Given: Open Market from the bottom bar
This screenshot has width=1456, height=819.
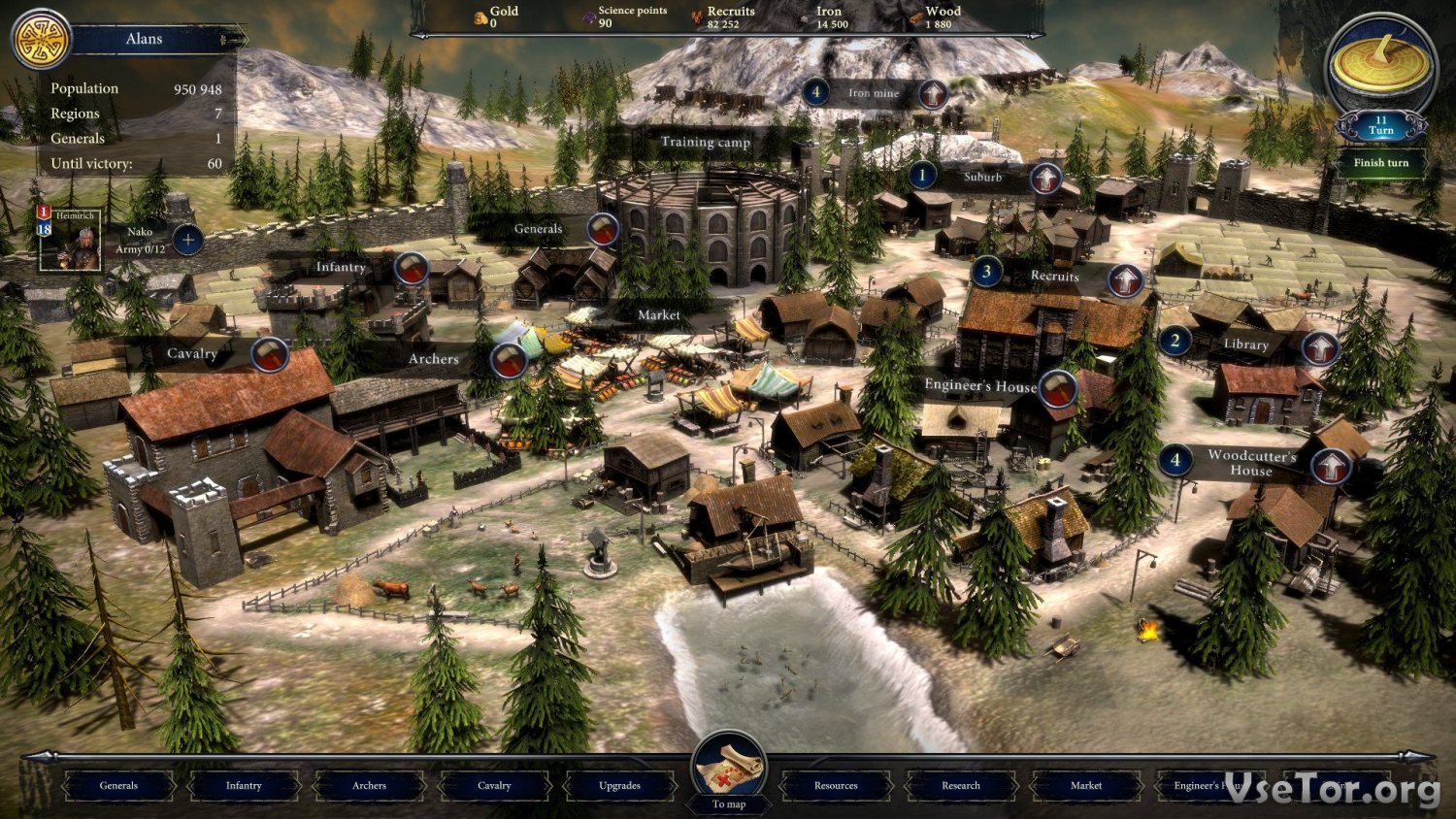Looking at the screenshot, I should coord(1086,785).
